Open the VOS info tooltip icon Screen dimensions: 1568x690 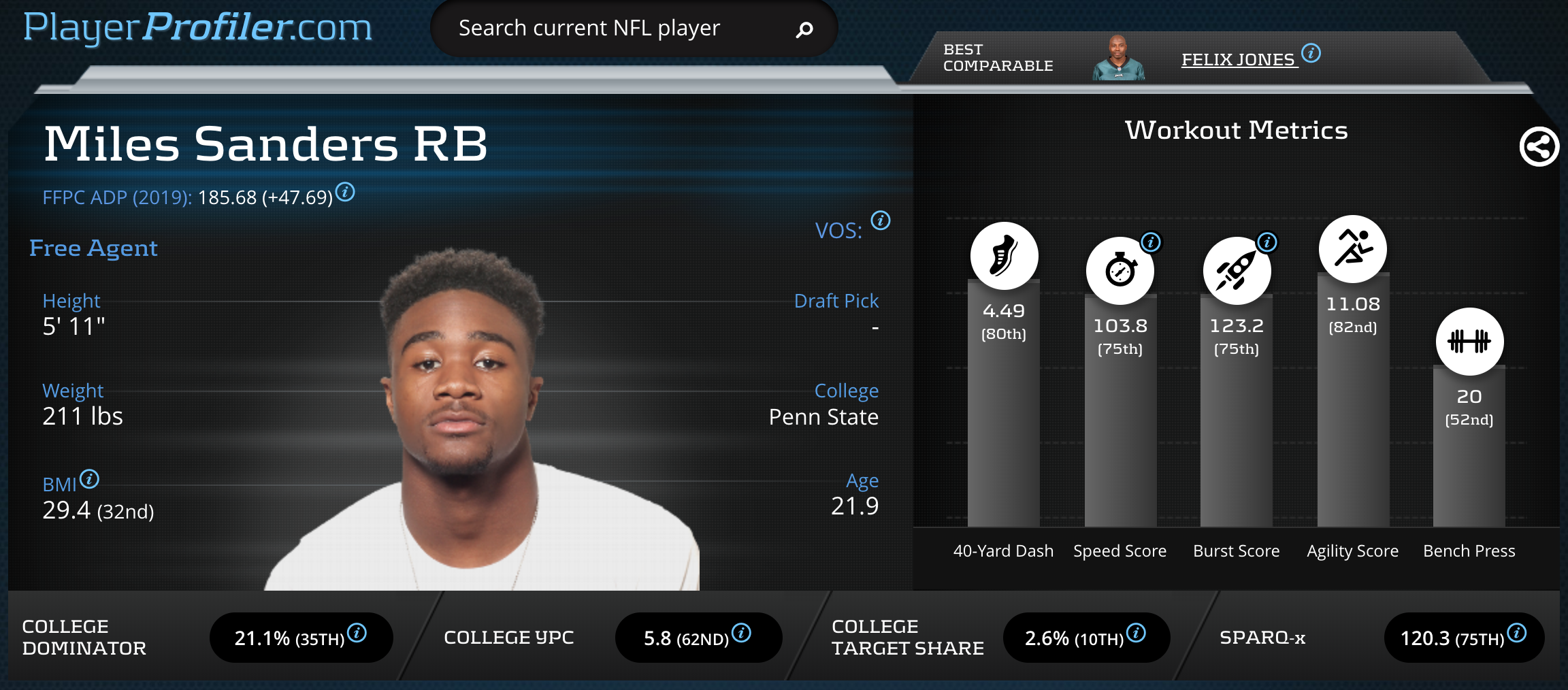pyautogui.click(x=881, y=220)
